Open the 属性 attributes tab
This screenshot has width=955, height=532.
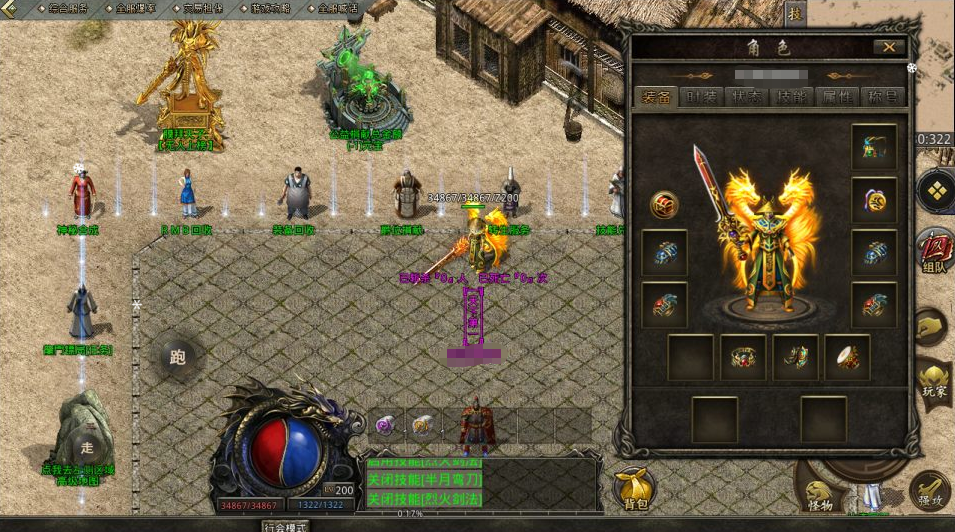[x=837, y=97]
